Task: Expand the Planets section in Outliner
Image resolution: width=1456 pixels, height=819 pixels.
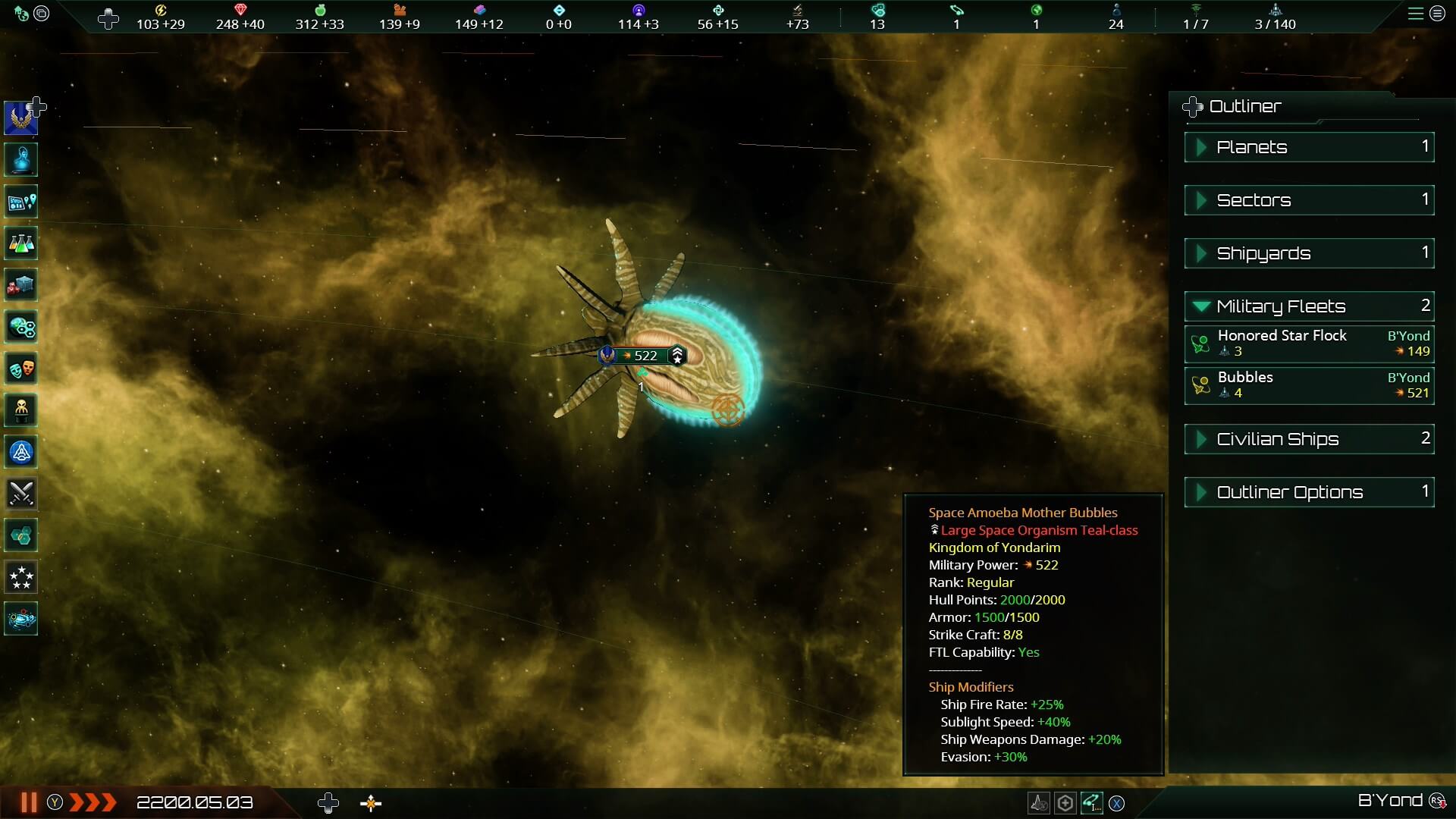Action: (1309, 147)
